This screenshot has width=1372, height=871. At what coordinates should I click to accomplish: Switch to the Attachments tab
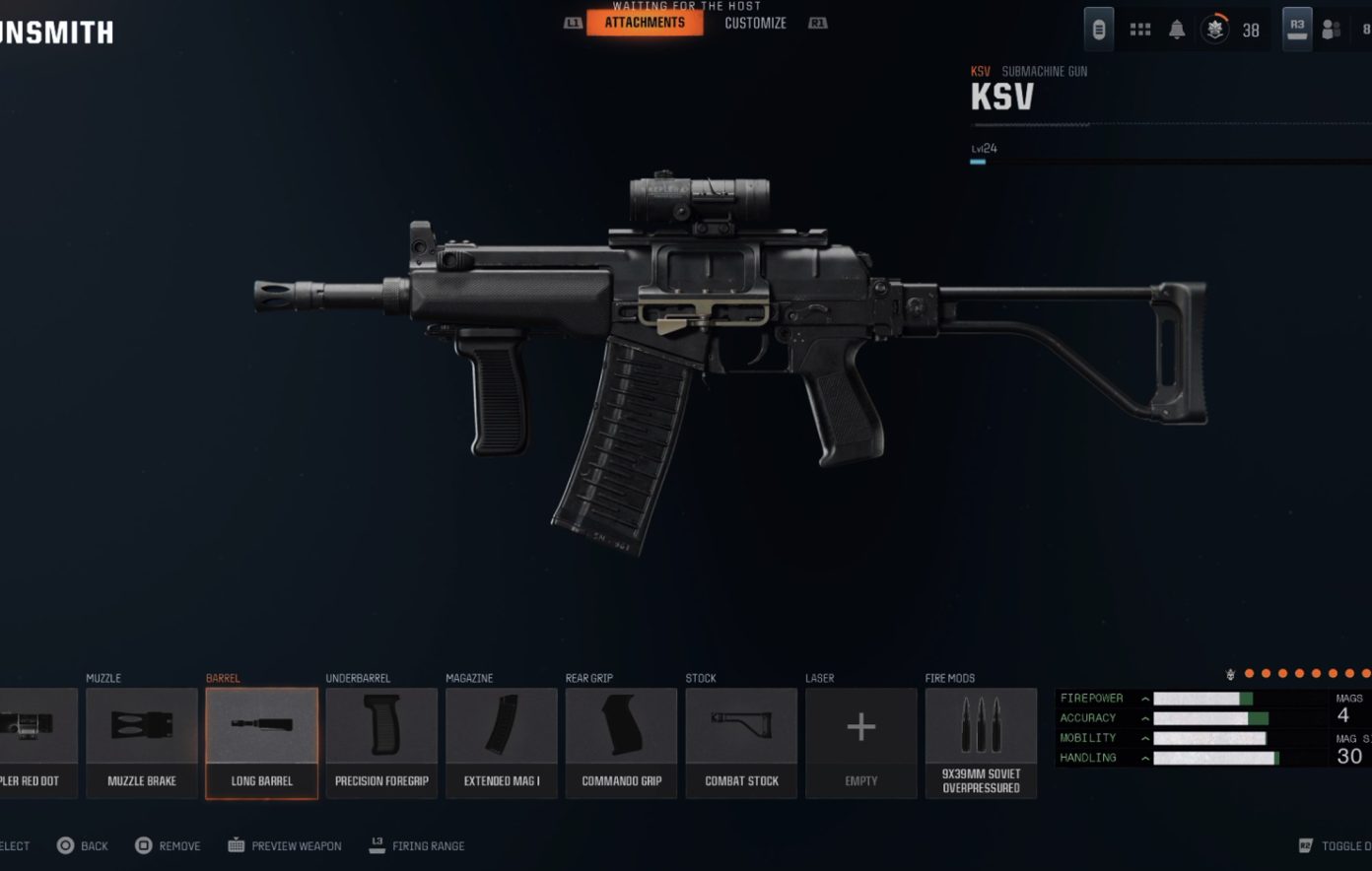(644, 22)
